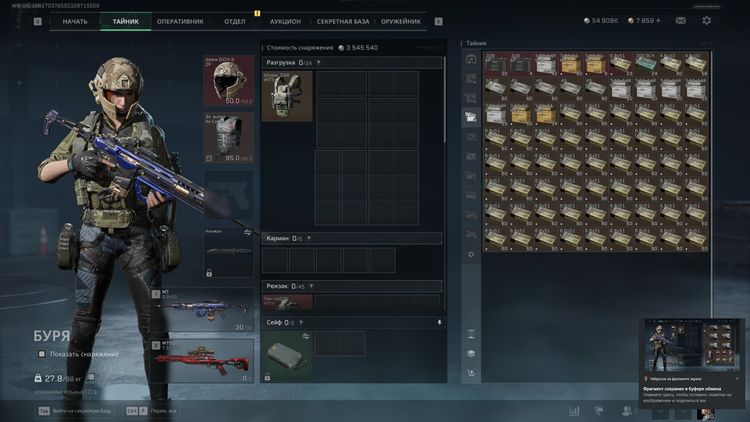750x422 pixels.
Task: Switch to the Оперативник tab
Action: pyautogui.click(x=180, y=21)
